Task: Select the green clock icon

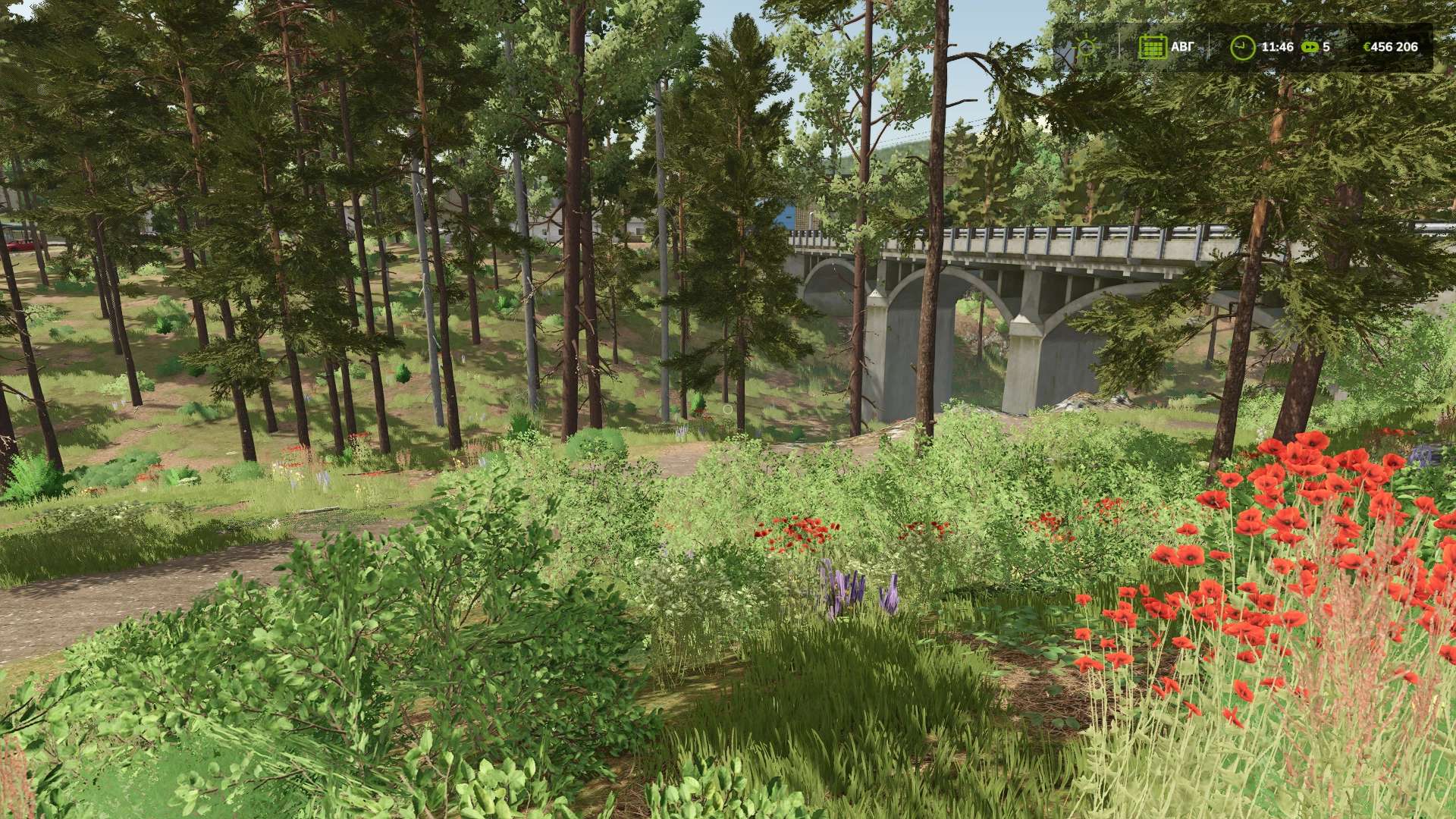Action: (x=1242, y=47)
